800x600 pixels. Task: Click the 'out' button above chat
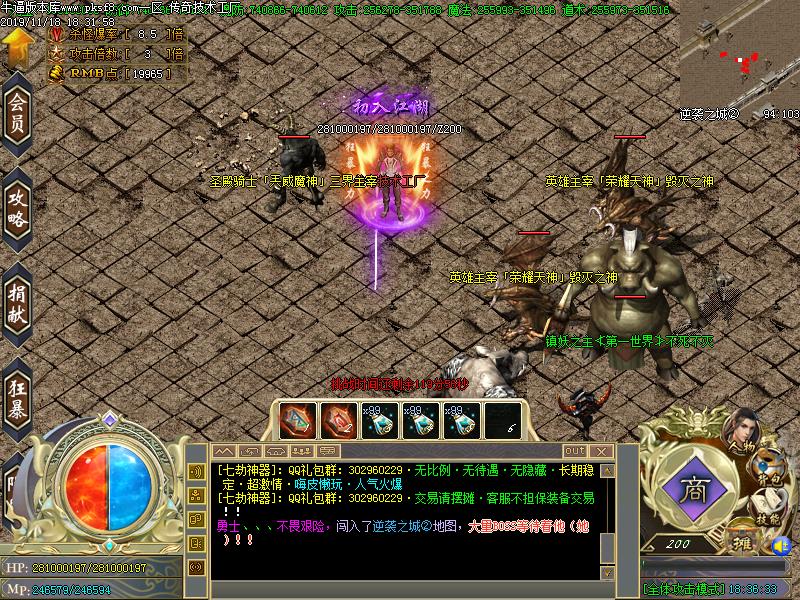pos(574,450)
